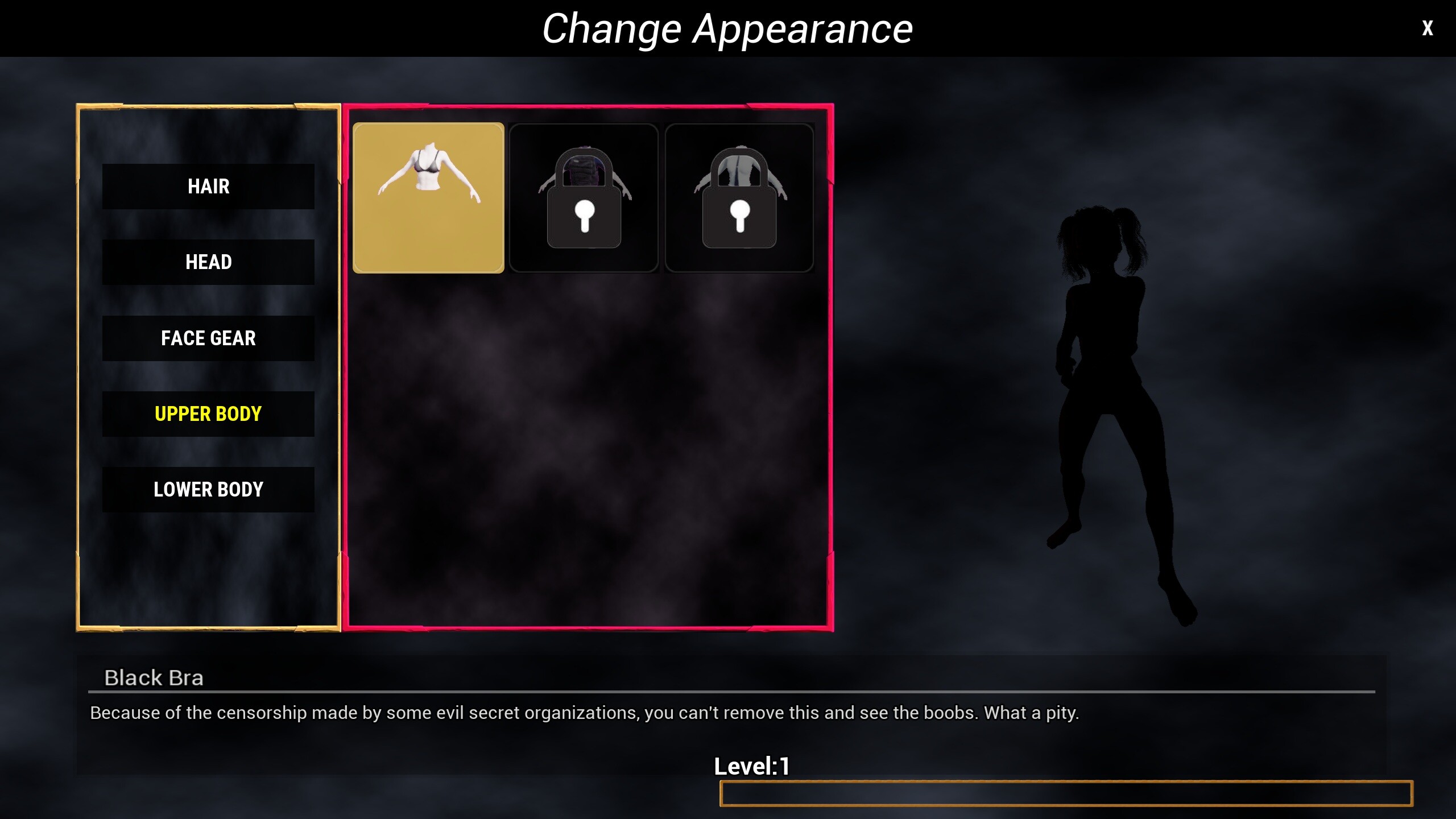Switch to the UPPER BODY section
This screenshot has height=819, width=1456.
208,414
